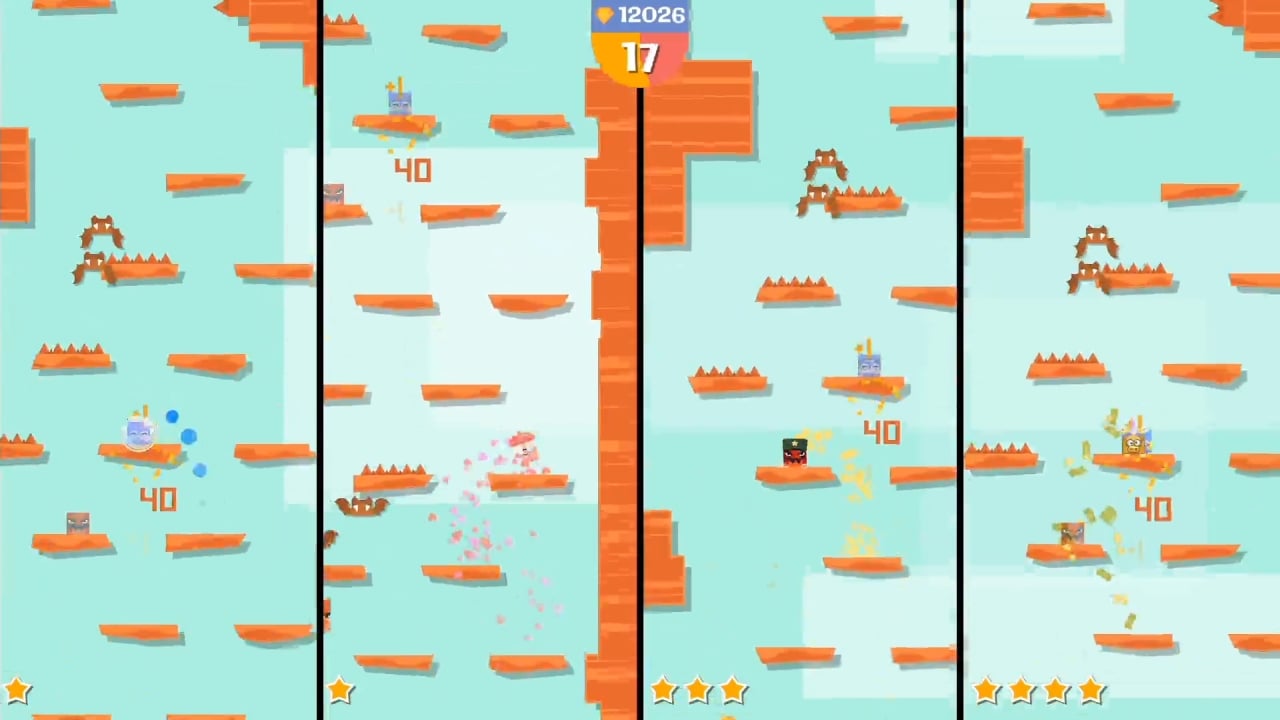Image resolution: width=1280 pixels, height=720 pixels.
Task: Click the crowned character in the rightmost lane
Action: (1132, 443)
